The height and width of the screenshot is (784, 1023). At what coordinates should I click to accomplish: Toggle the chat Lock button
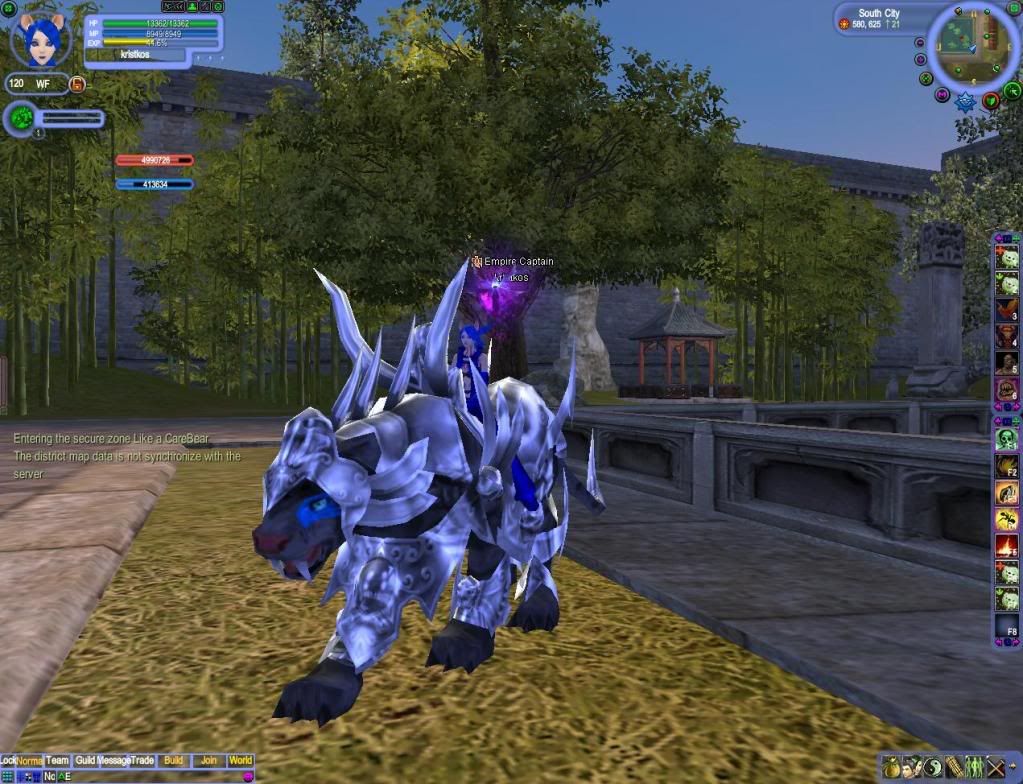(7, 761)
